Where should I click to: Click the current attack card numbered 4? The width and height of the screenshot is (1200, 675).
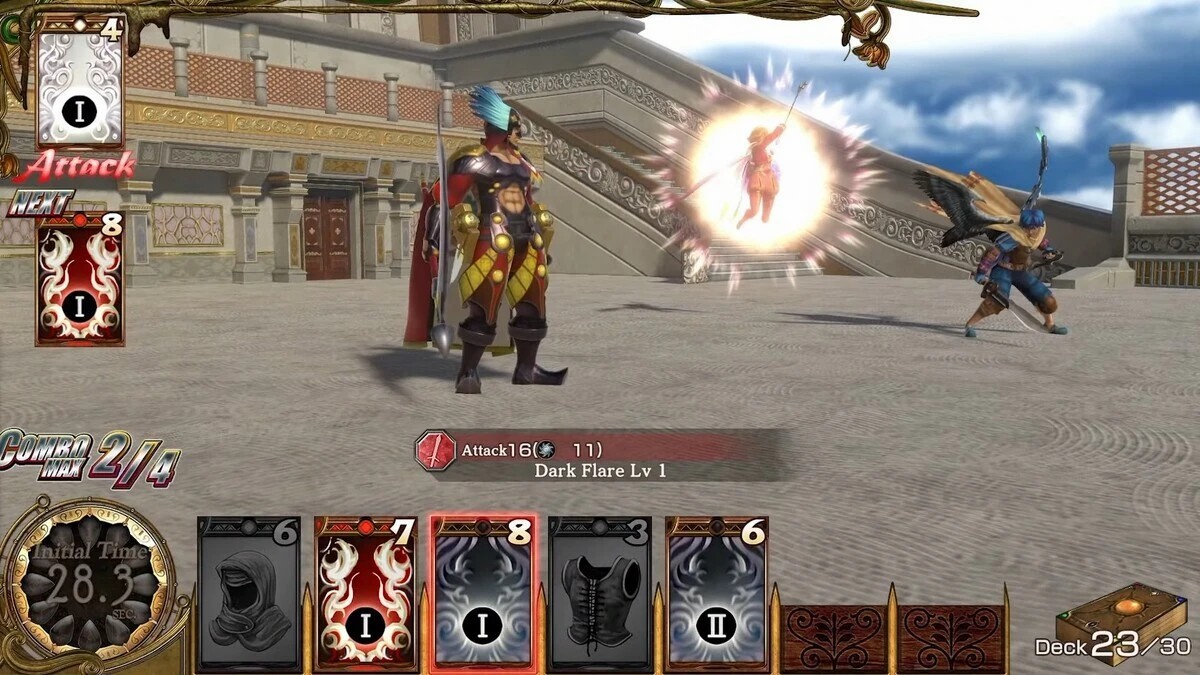(x=80, y=81)
